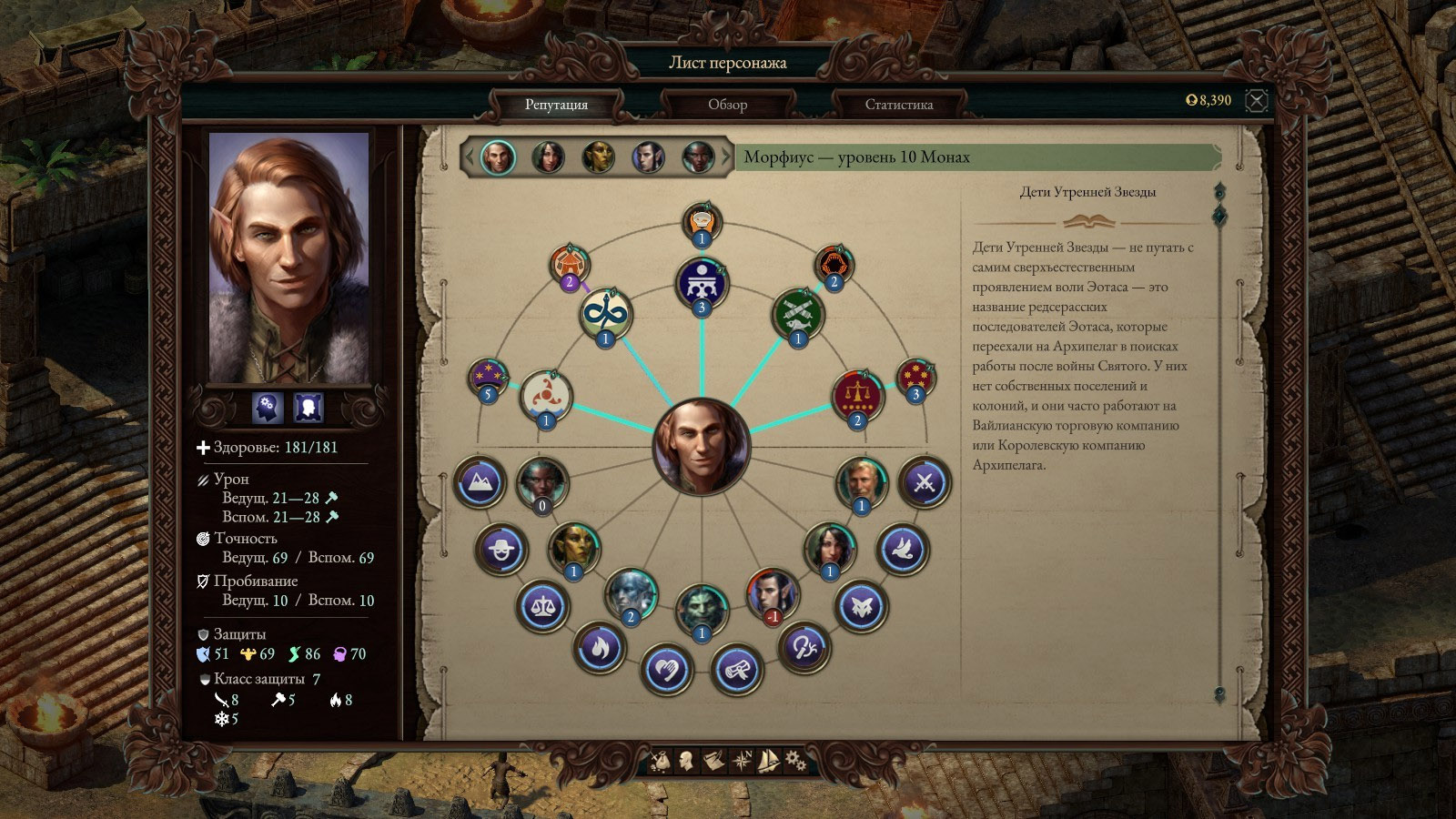
Task: Select the Репутация tab
Action: pyautogui.click(x=556, y=105)
